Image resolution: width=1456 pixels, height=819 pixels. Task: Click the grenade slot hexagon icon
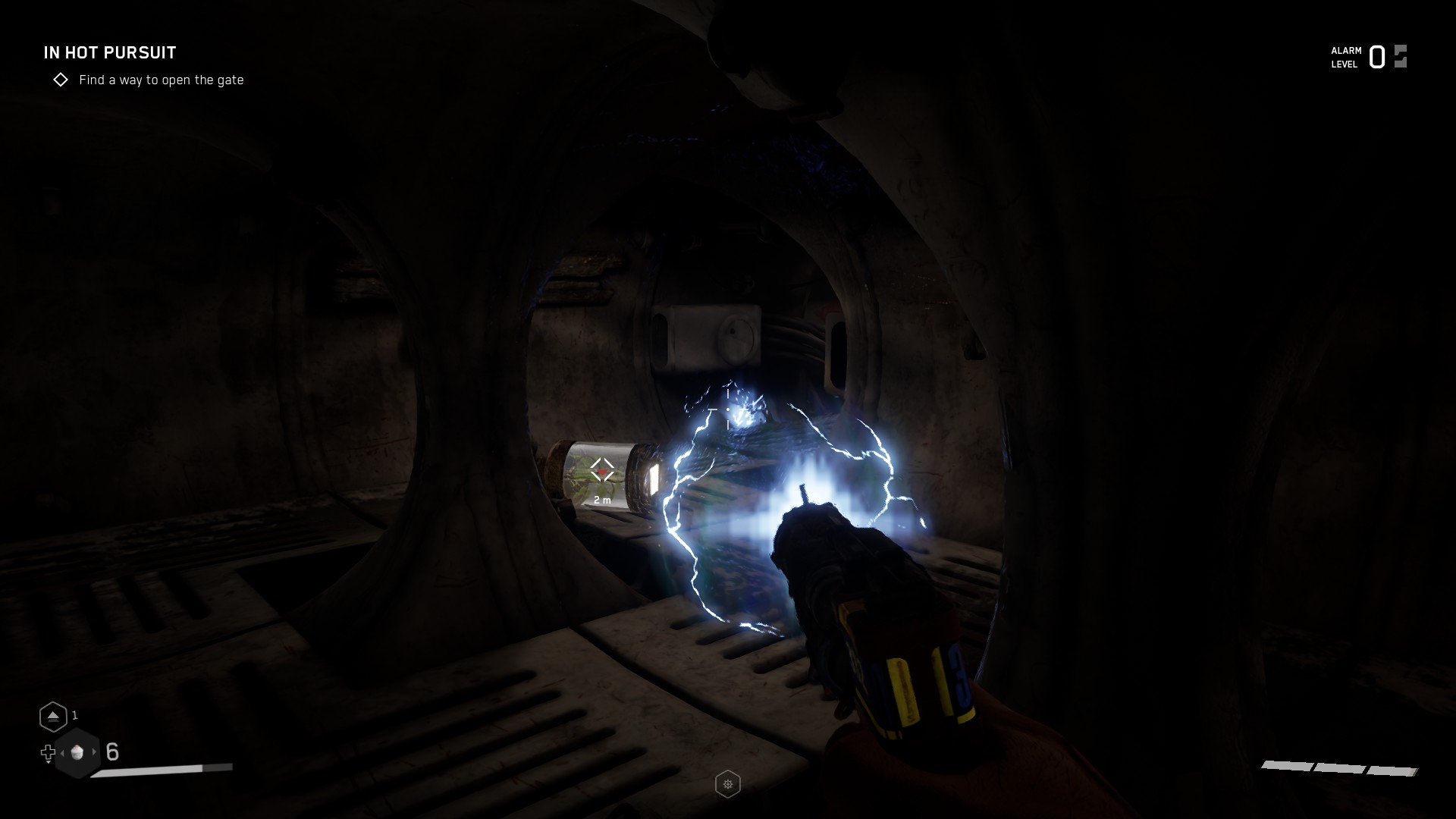[54, 716]
